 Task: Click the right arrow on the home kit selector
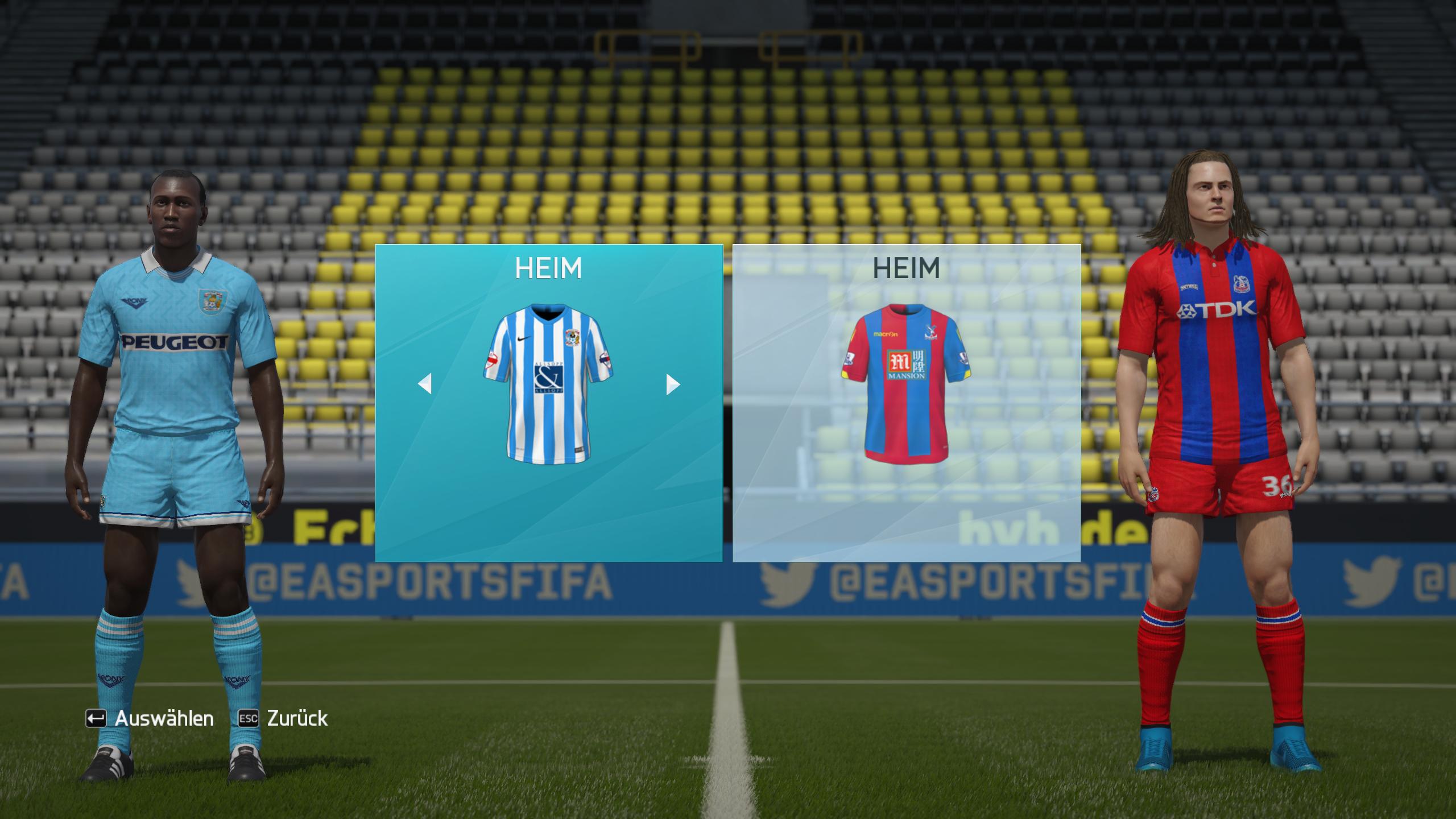(673, 384)
